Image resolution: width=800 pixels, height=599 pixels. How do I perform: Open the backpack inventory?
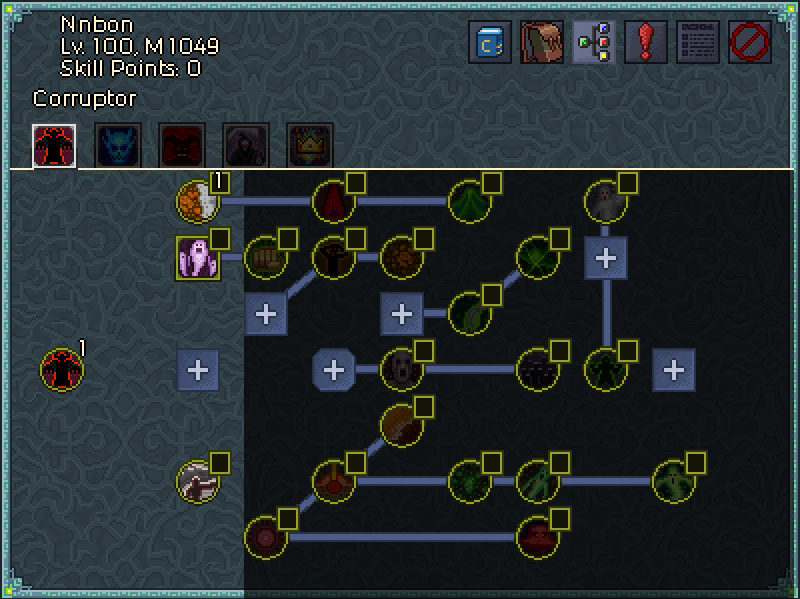click(x=542, y=43)
